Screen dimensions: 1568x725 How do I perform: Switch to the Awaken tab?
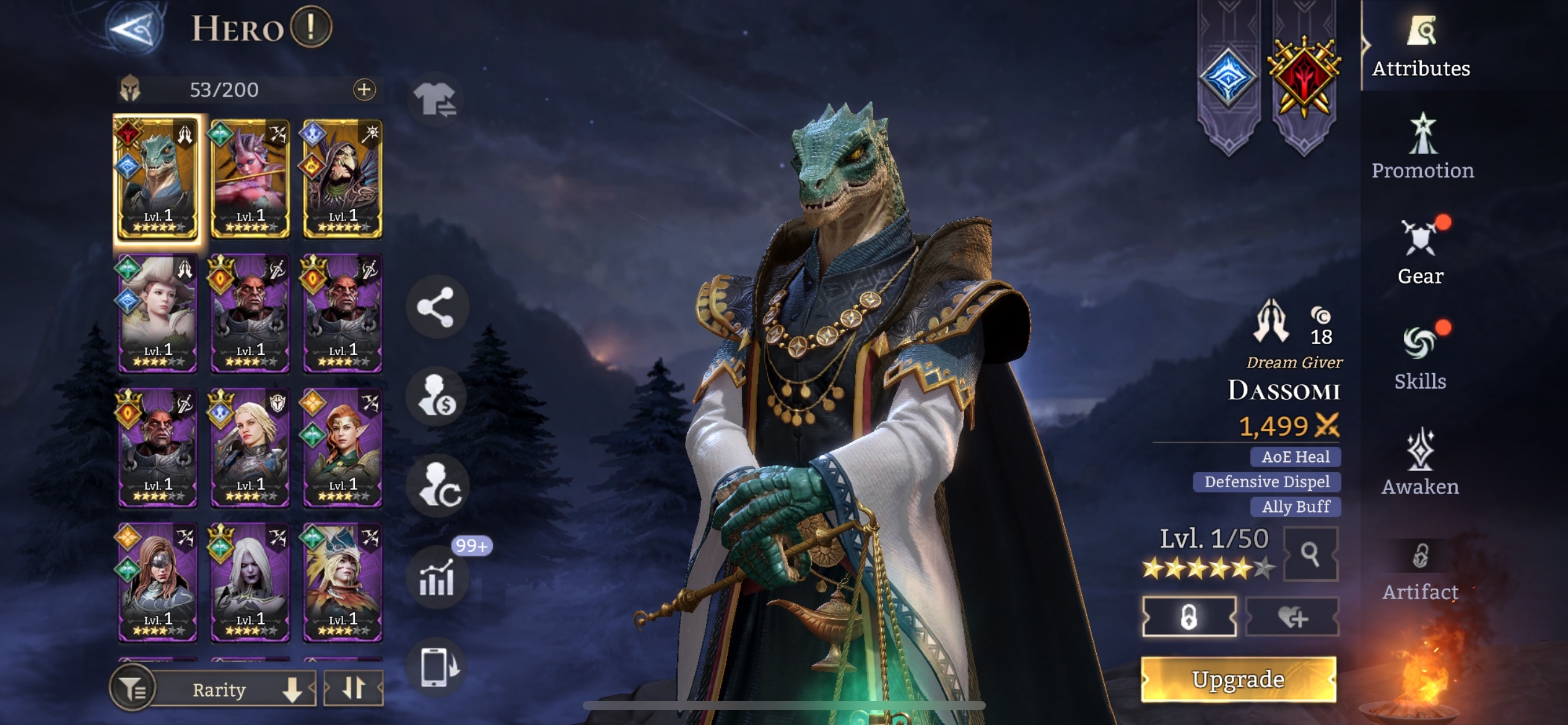(1420, 462)
